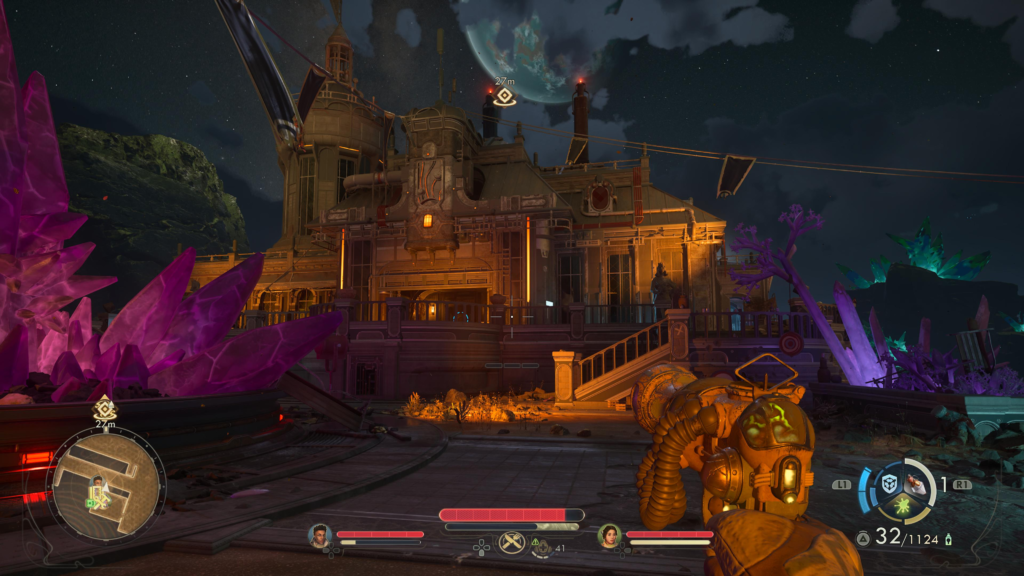1024x576 pixels.
Task: Click the crossed tools icon in bottom center
Action: click(512, 542)
